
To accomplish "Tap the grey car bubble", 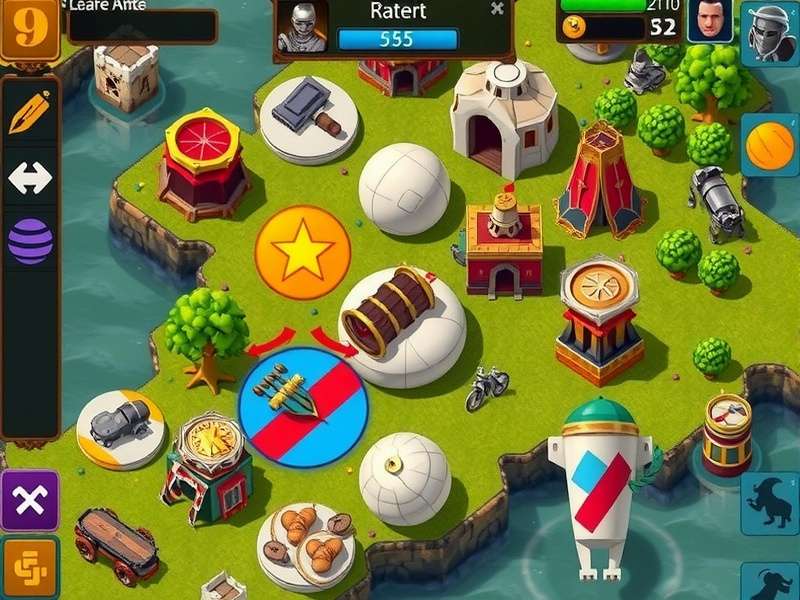I will (x=121, y=428).
